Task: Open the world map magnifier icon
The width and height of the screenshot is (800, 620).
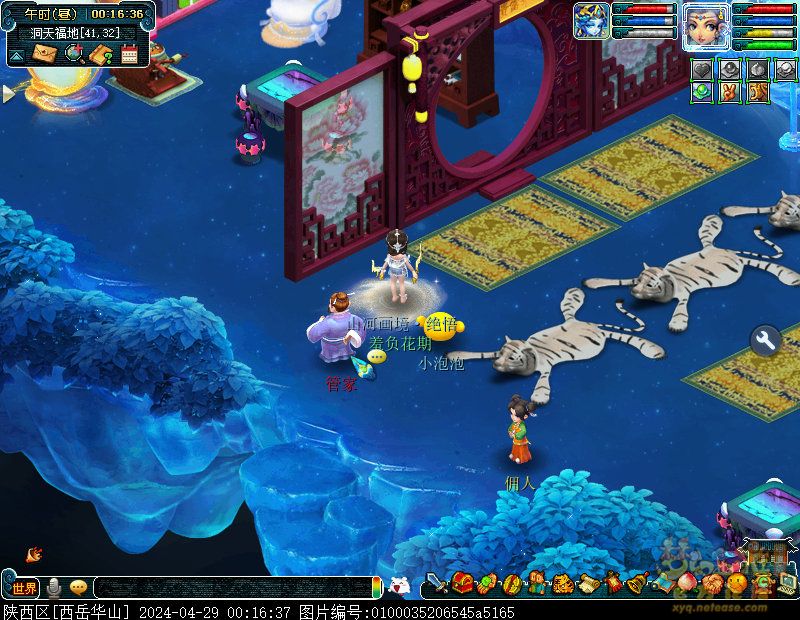Action: point(73,54)
